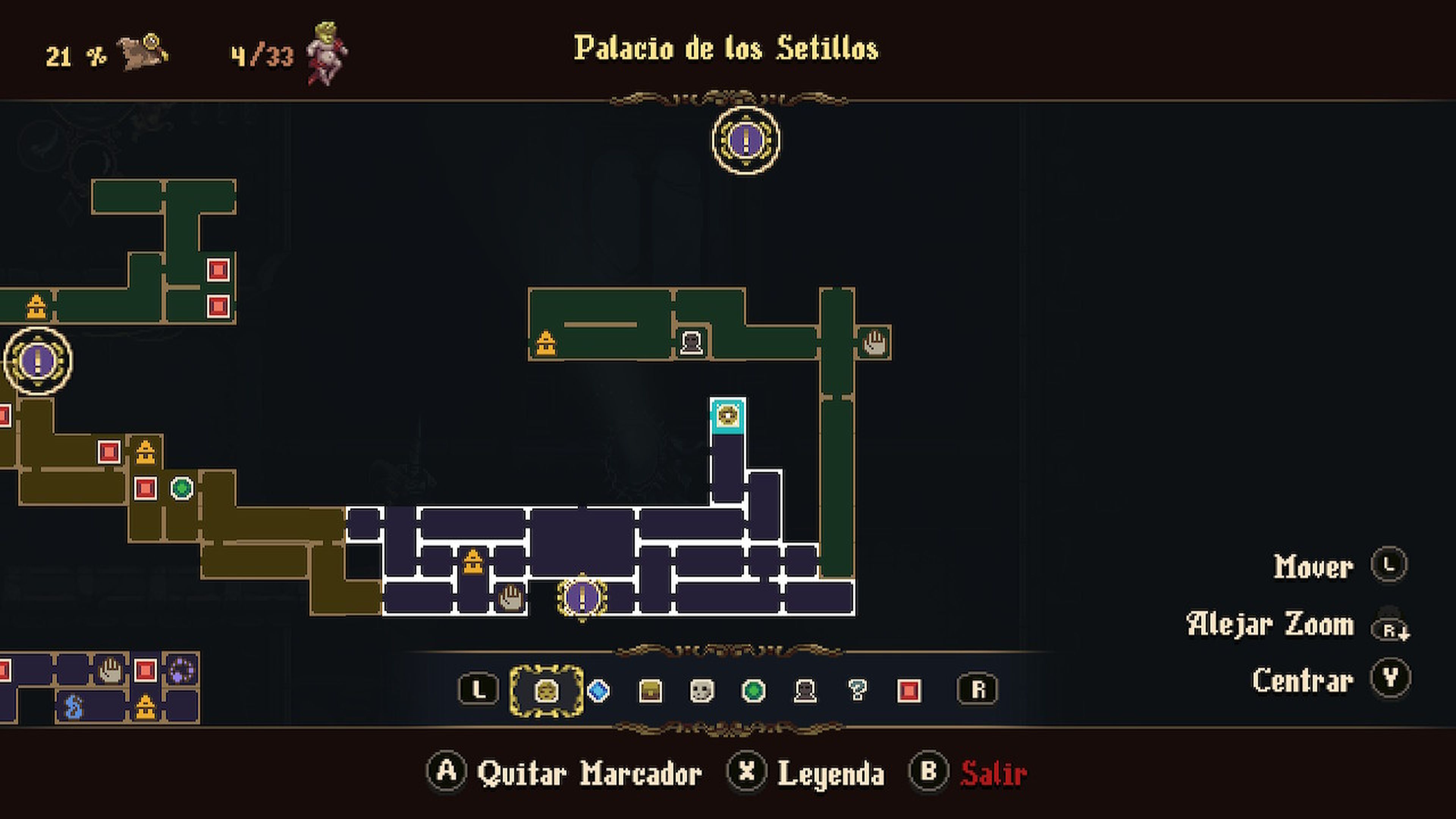Select the golden cherub face marker type
Viewport: 1456px width, 819px height.
pyautogui.click(x=546, y=691)
